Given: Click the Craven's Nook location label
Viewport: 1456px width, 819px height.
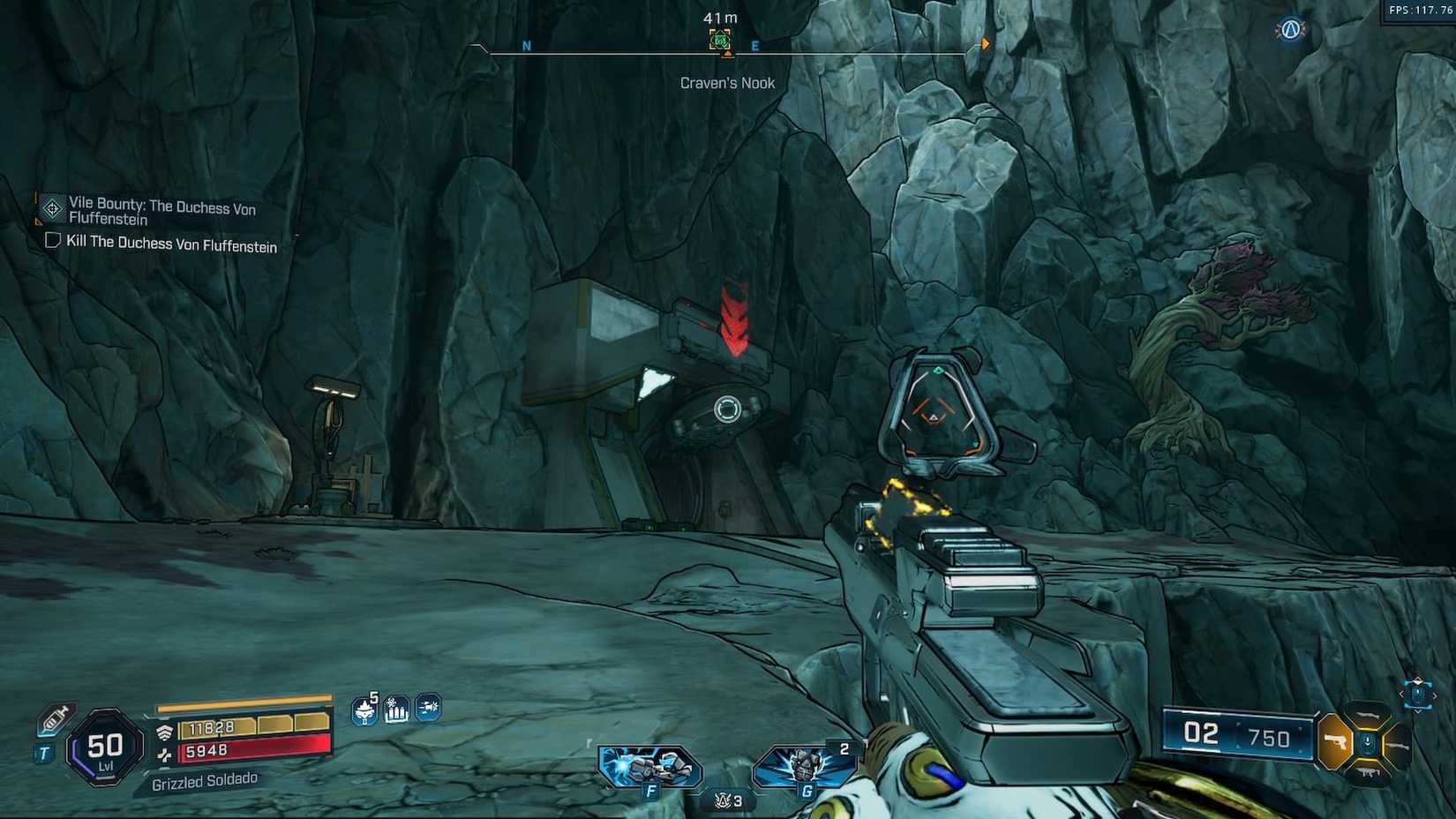Looking at the screenshot, I should [727, 82].
